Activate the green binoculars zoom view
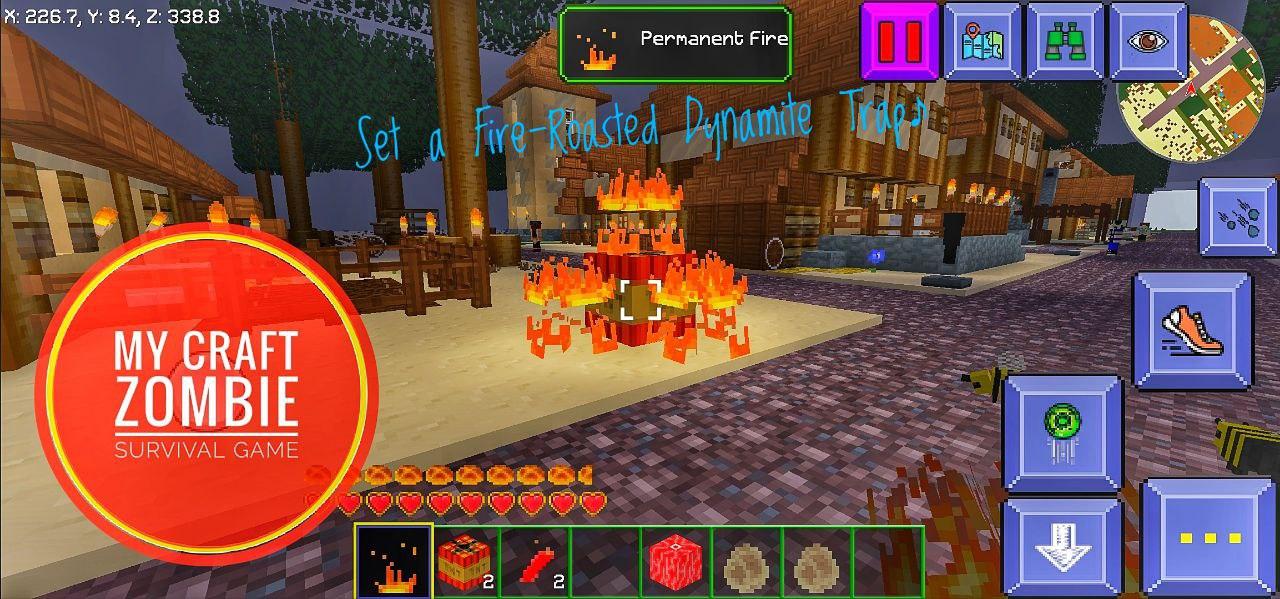 pyautogui.click(x=1065, y=41)
